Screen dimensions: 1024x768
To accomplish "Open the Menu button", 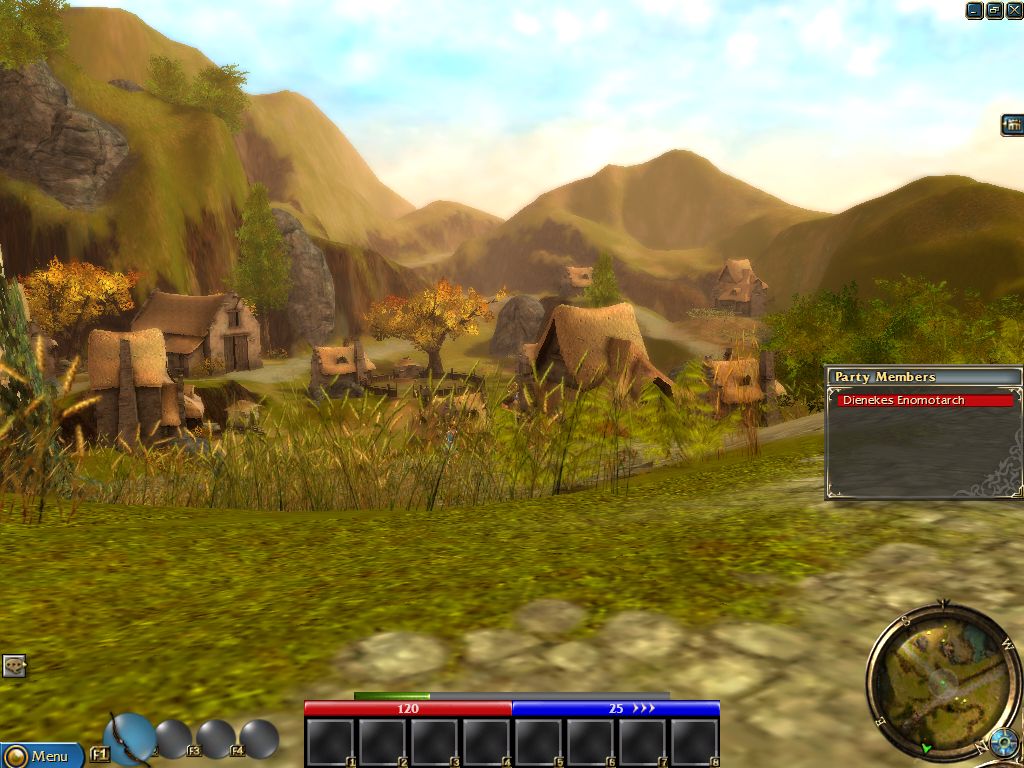I will 42,756.
